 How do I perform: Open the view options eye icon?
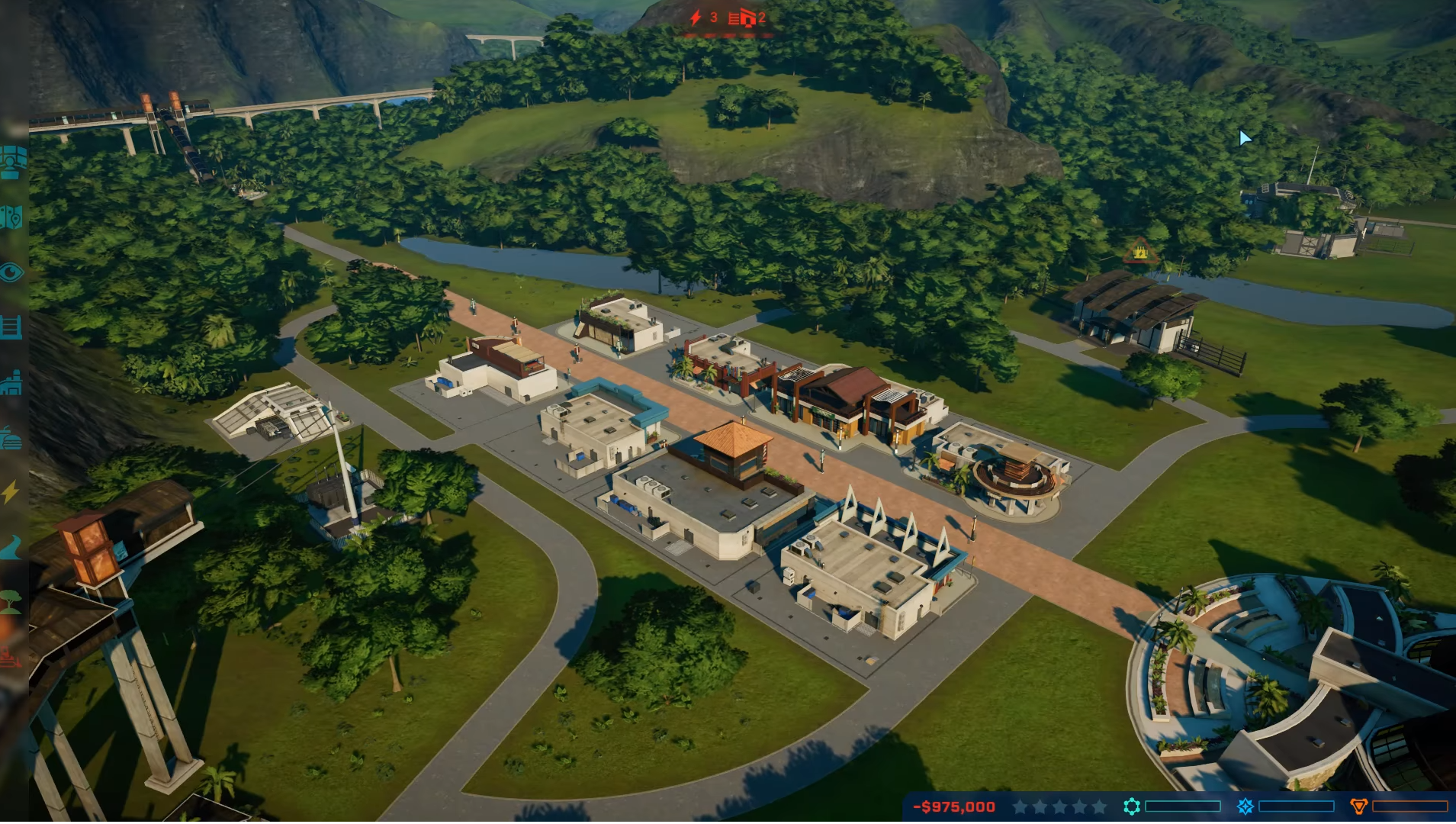click(x=11, y=273)
